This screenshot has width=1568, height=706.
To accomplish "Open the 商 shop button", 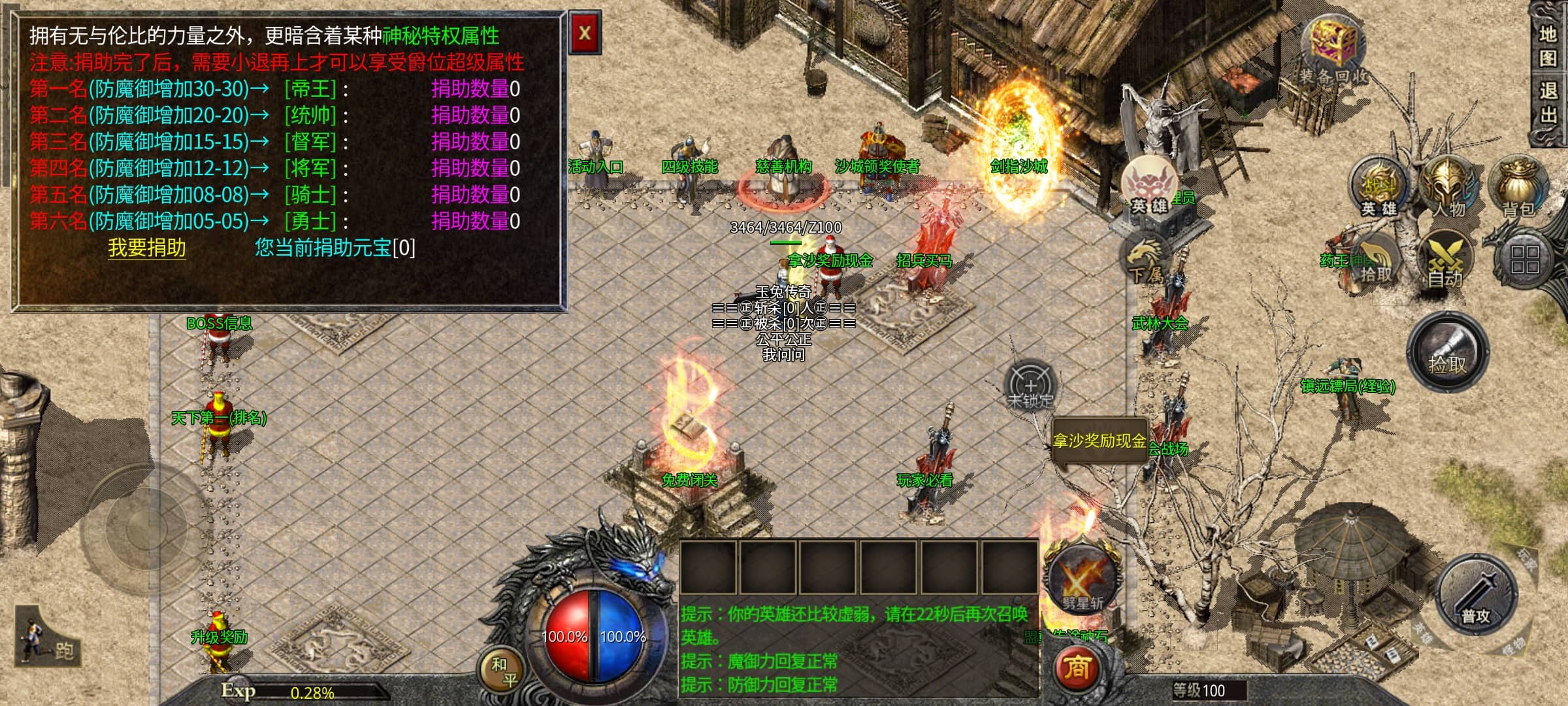I will coord(1077,668).
